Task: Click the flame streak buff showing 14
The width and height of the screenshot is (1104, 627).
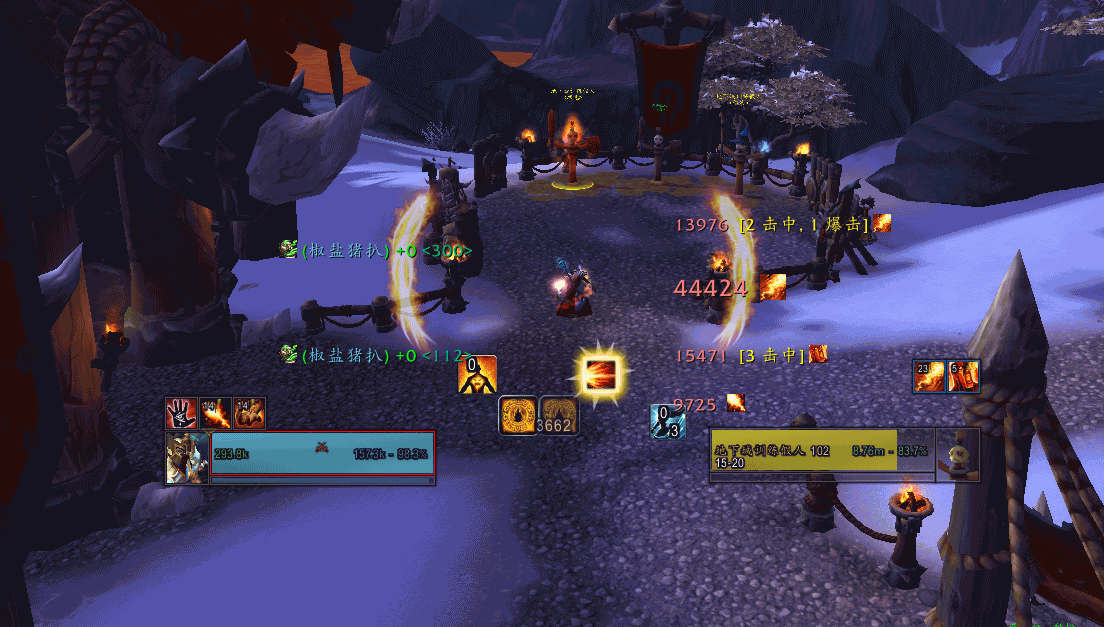Action: pyautogui.click(x=215, y=413)
